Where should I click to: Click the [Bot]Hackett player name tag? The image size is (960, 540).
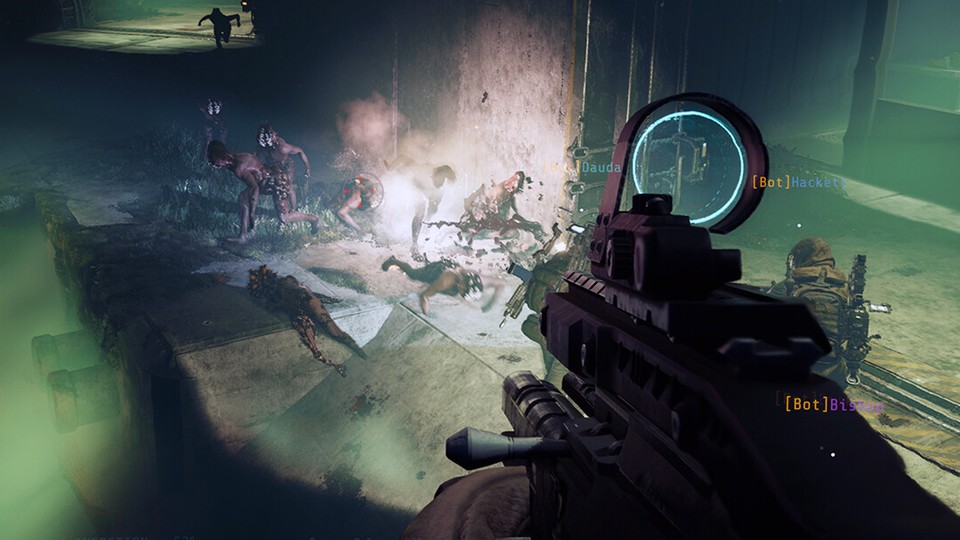[x=799, y=182]
